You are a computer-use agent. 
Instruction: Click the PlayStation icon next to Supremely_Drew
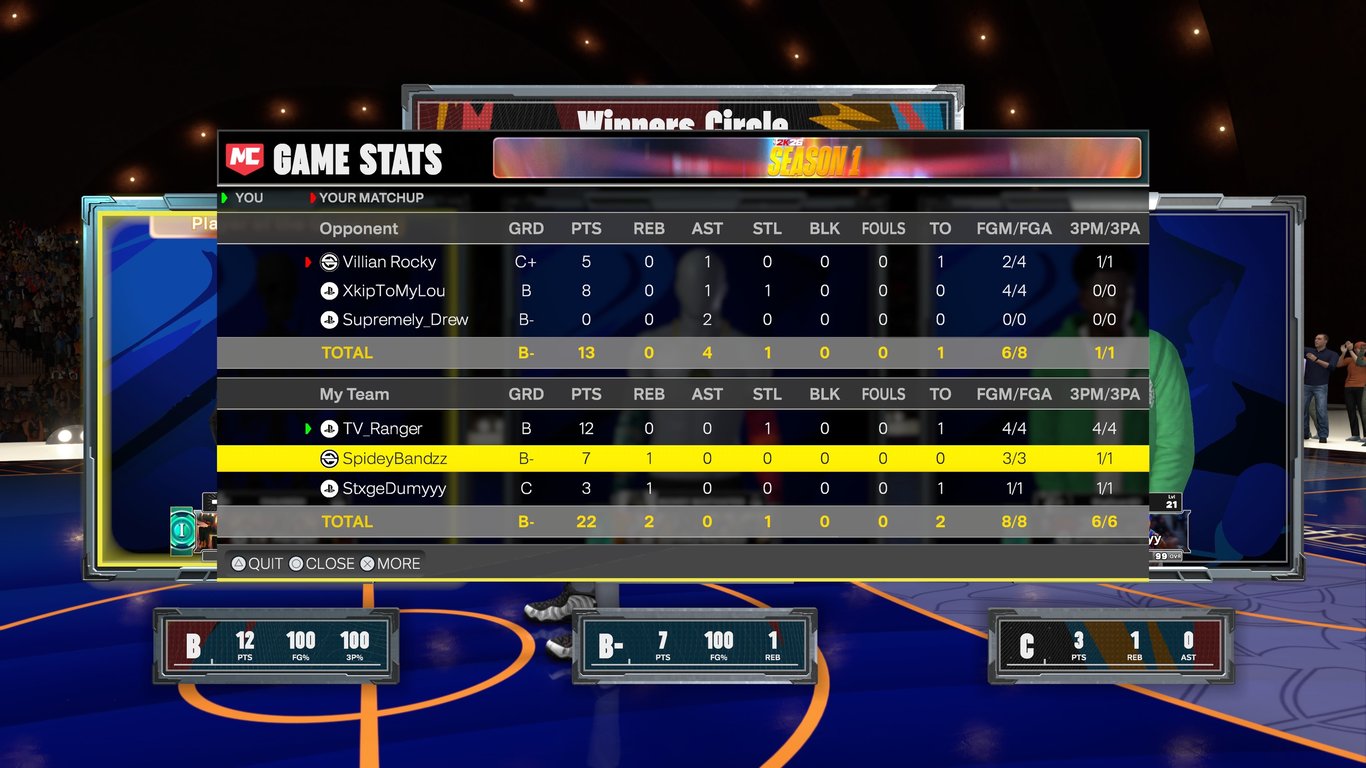[330, 320]
